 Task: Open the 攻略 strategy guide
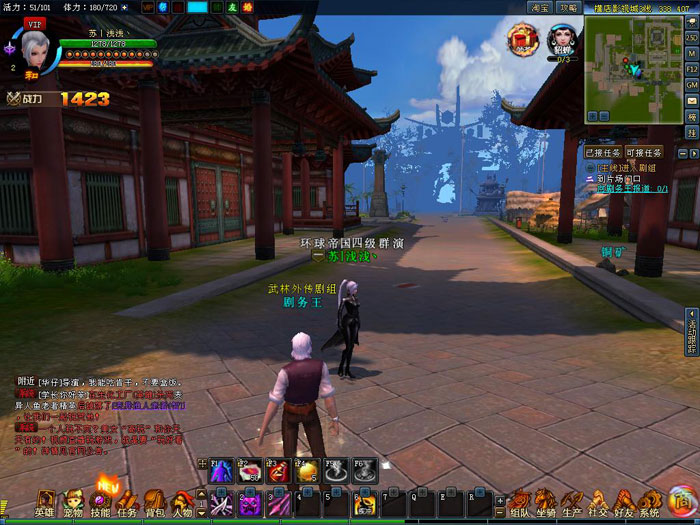pyautogui.click(x=567, y=7)
